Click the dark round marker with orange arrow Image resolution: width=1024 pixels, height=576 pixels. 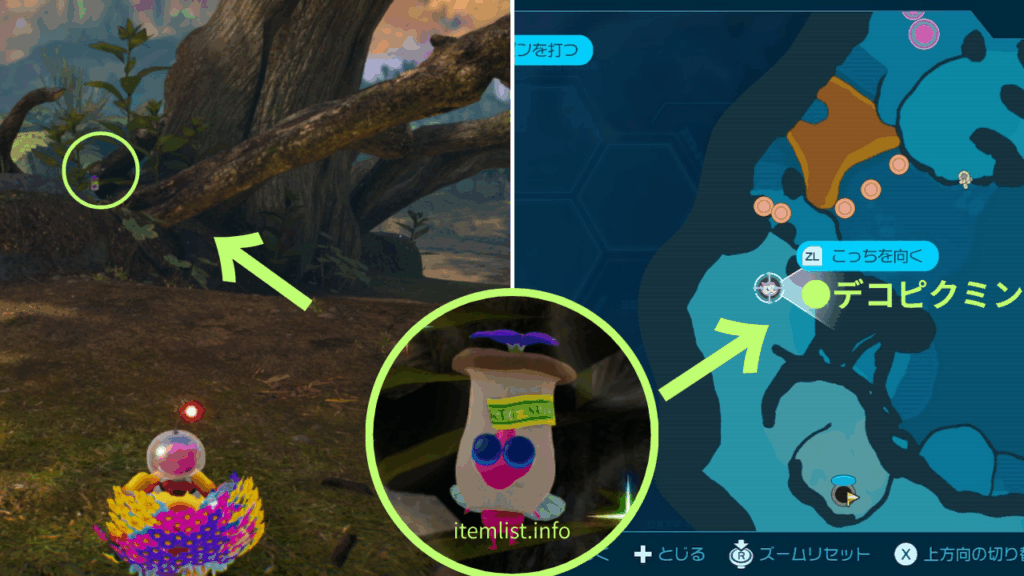point(844,493)
